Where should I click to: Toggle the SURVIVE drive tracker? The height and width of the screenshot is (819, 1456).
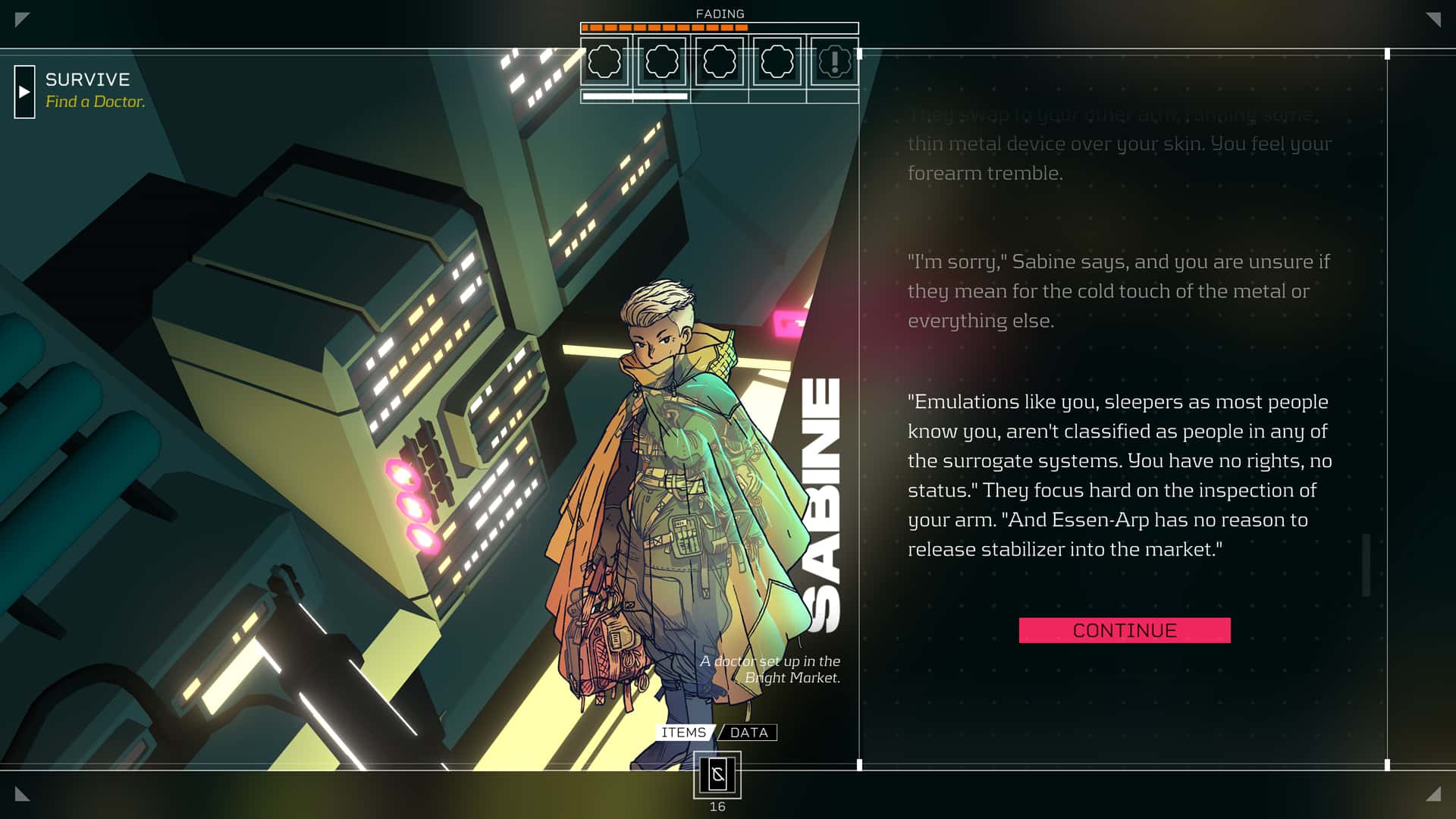87,80
